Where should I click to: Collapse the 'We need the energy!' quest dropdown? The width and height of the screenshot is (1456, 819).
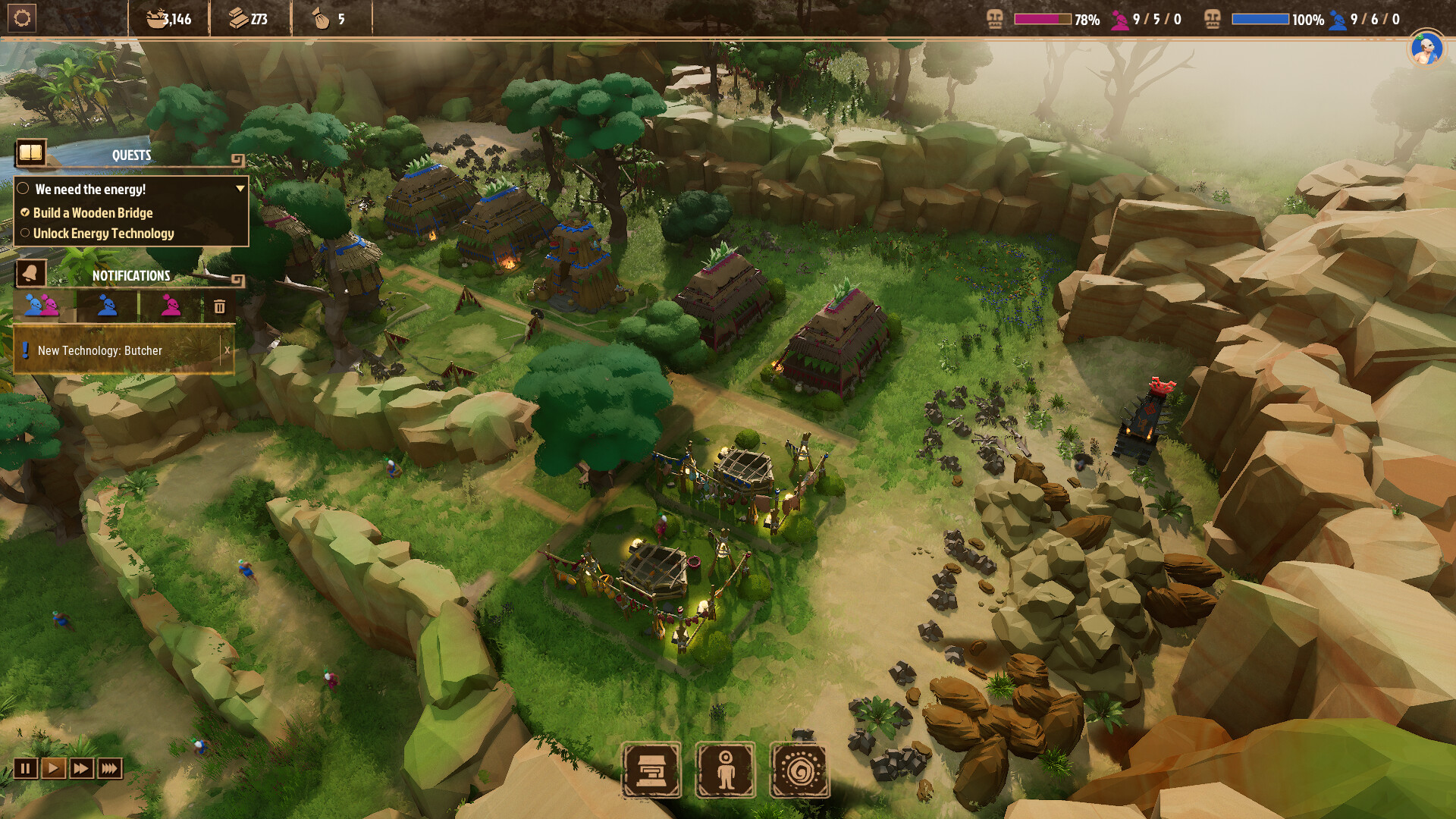(x=240, y=189)
